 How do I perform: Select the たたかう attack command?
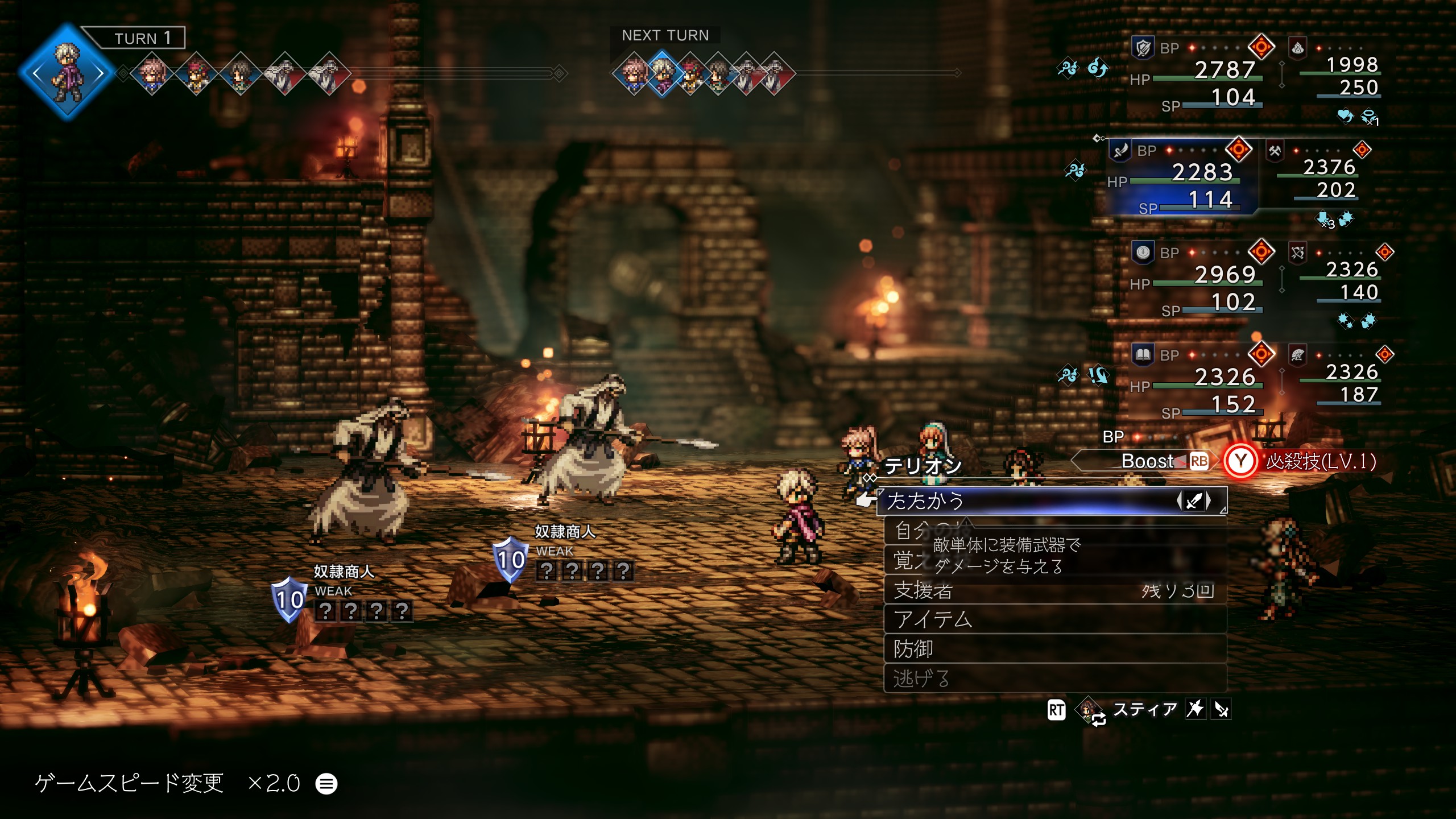pyautogui.click(x=1024, y=501)
